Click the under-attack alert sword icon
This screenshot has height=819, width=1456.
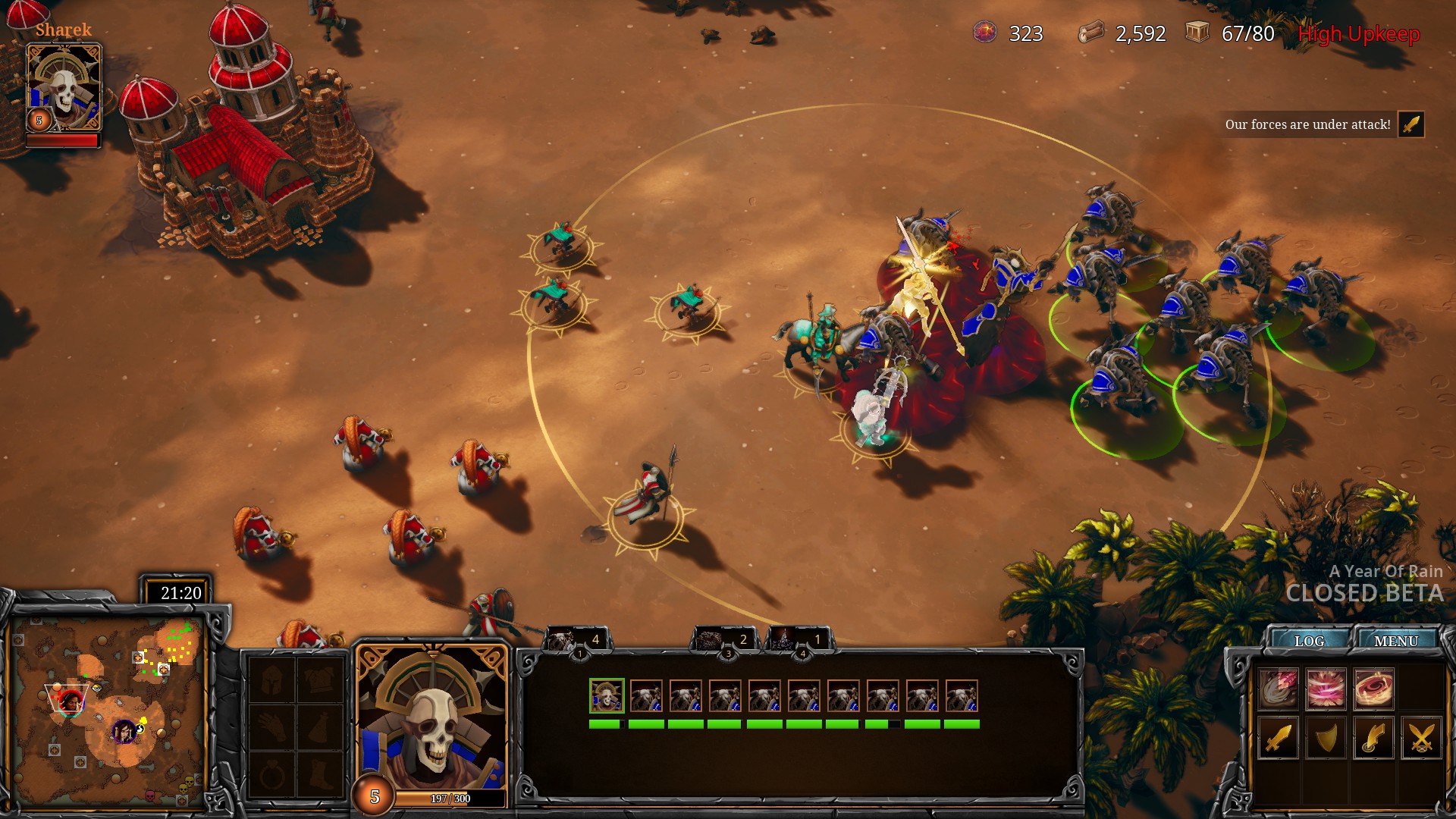click(x=1411, y=124)
